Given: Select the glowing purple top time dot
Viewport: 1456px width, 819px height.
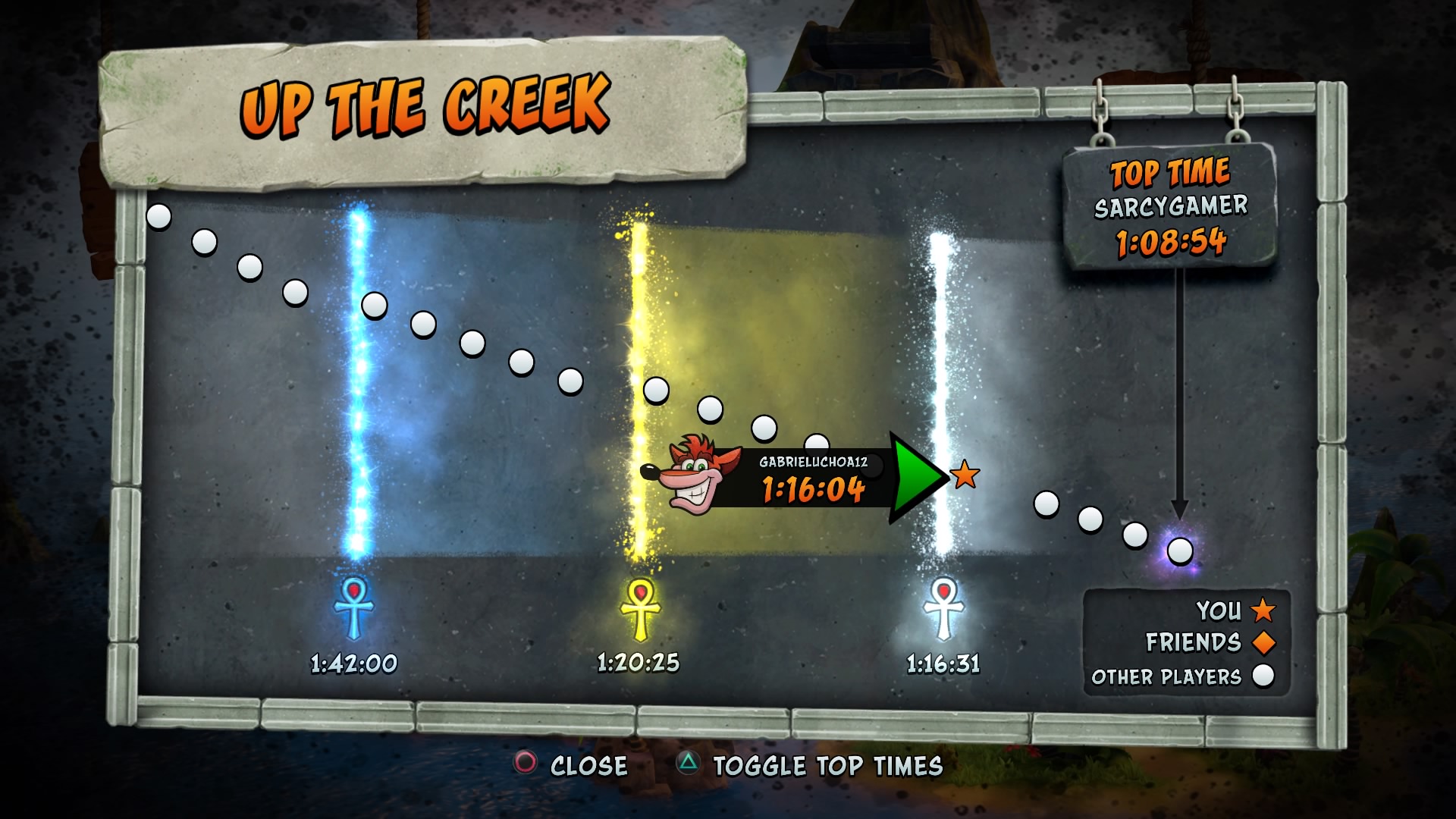Looking at the screenshot, I should click(1180, 551).
